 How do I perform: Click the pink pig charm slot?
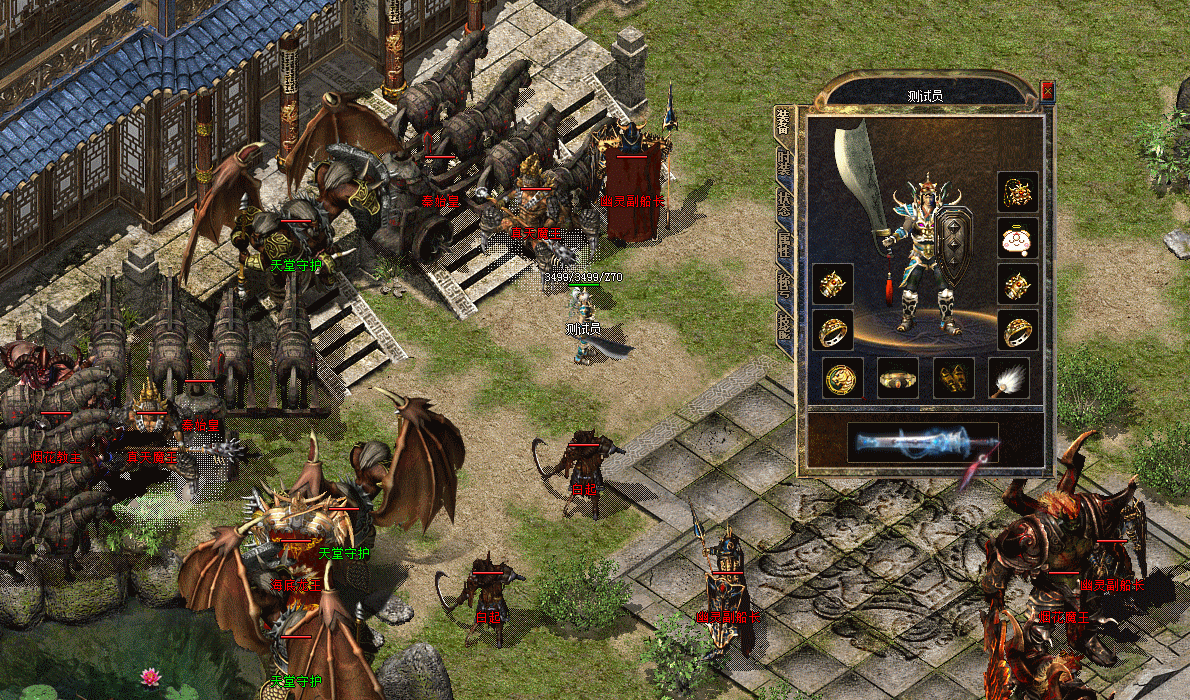tap(1018, 238)
